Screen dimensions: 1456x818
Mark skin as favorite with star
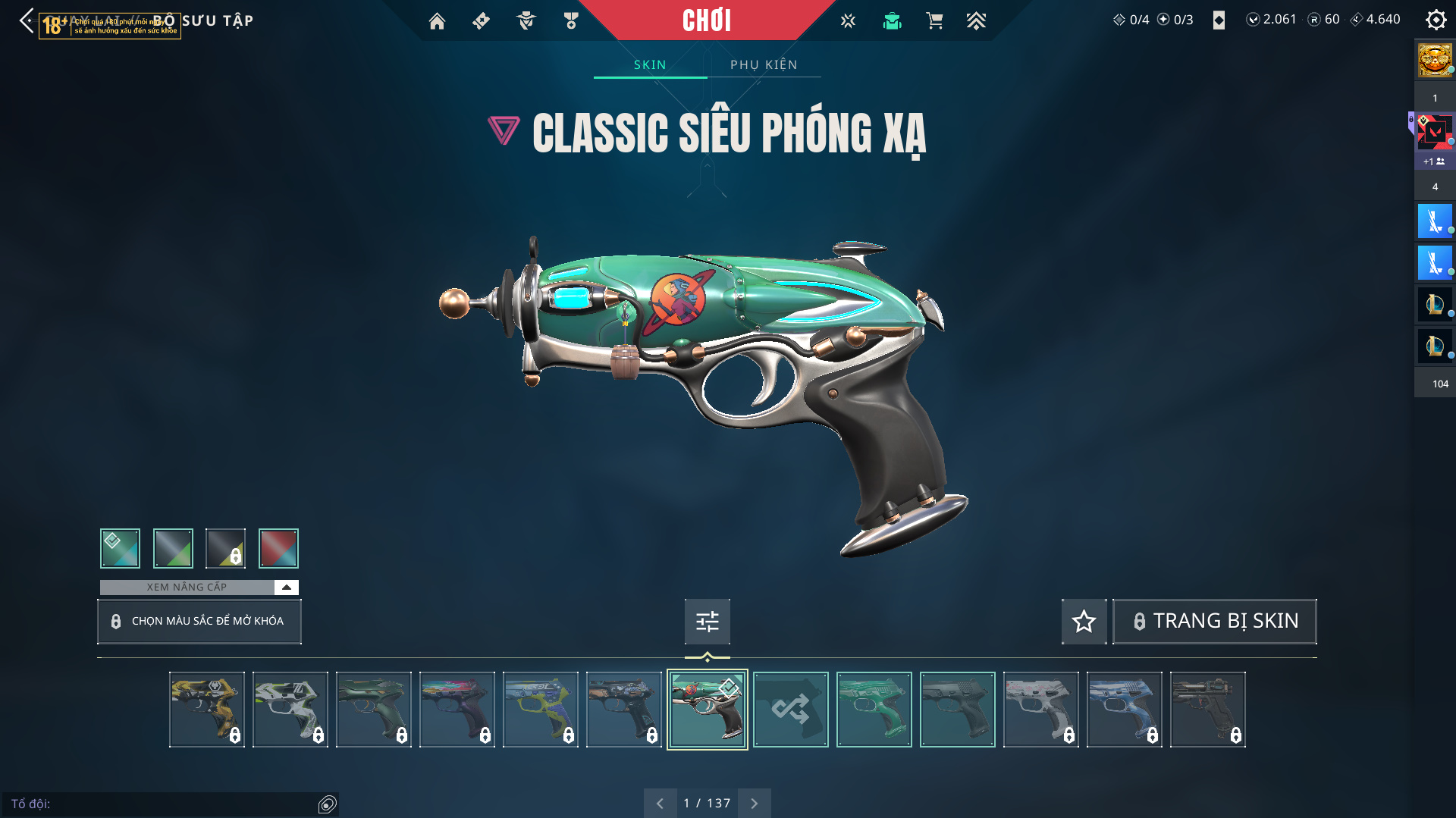1084,622
